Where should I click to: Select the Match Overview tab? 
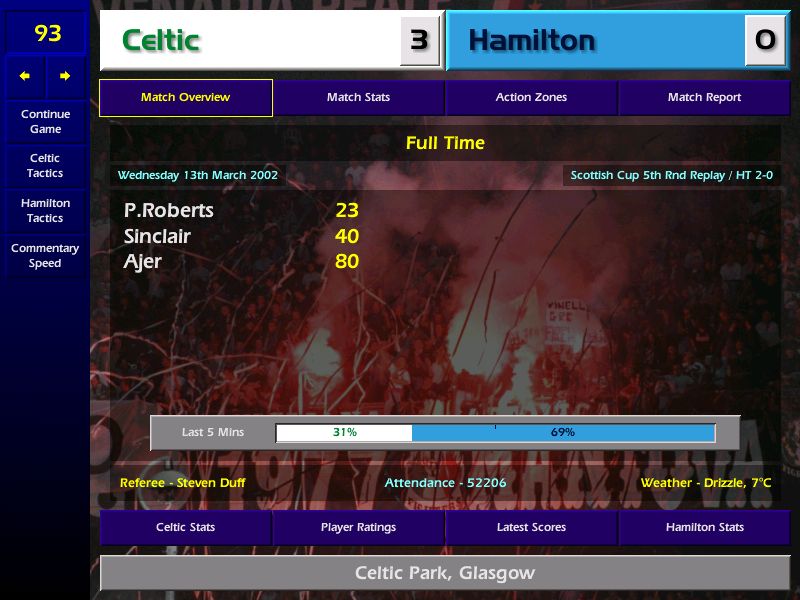(x=186, y=97)
